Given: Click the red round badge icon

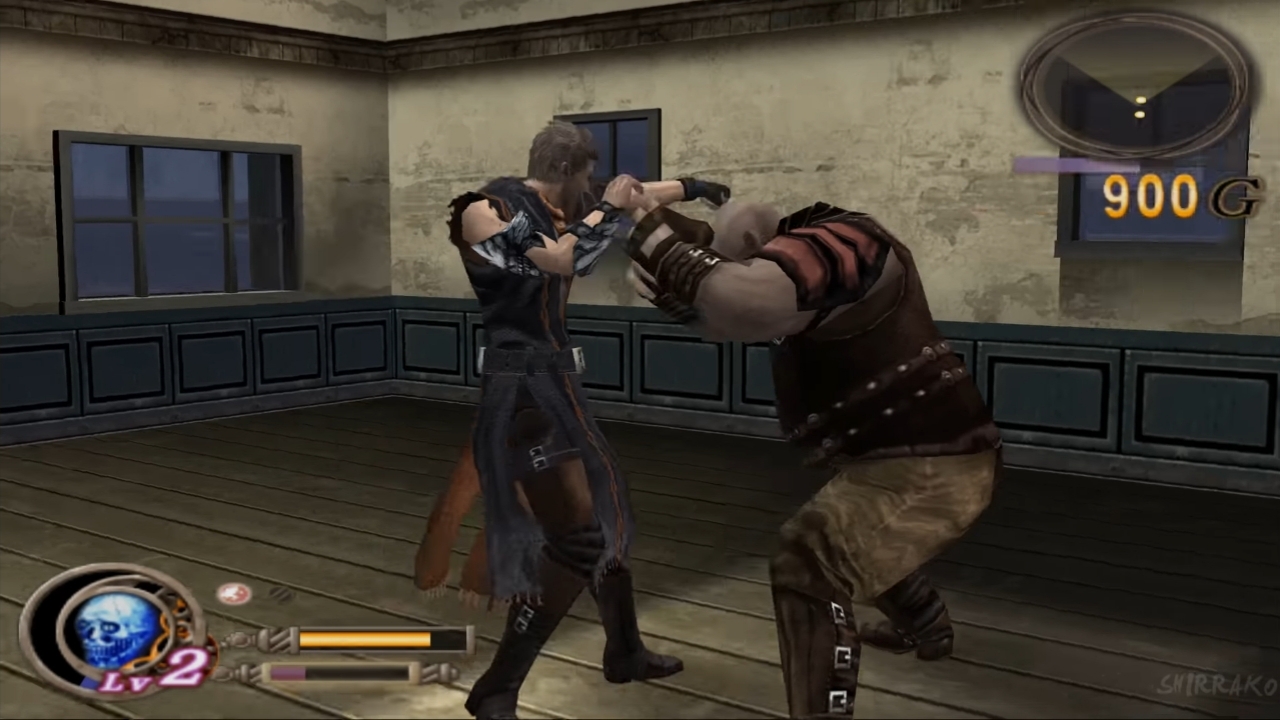Looking at the screenshot, I should [233, 593].
